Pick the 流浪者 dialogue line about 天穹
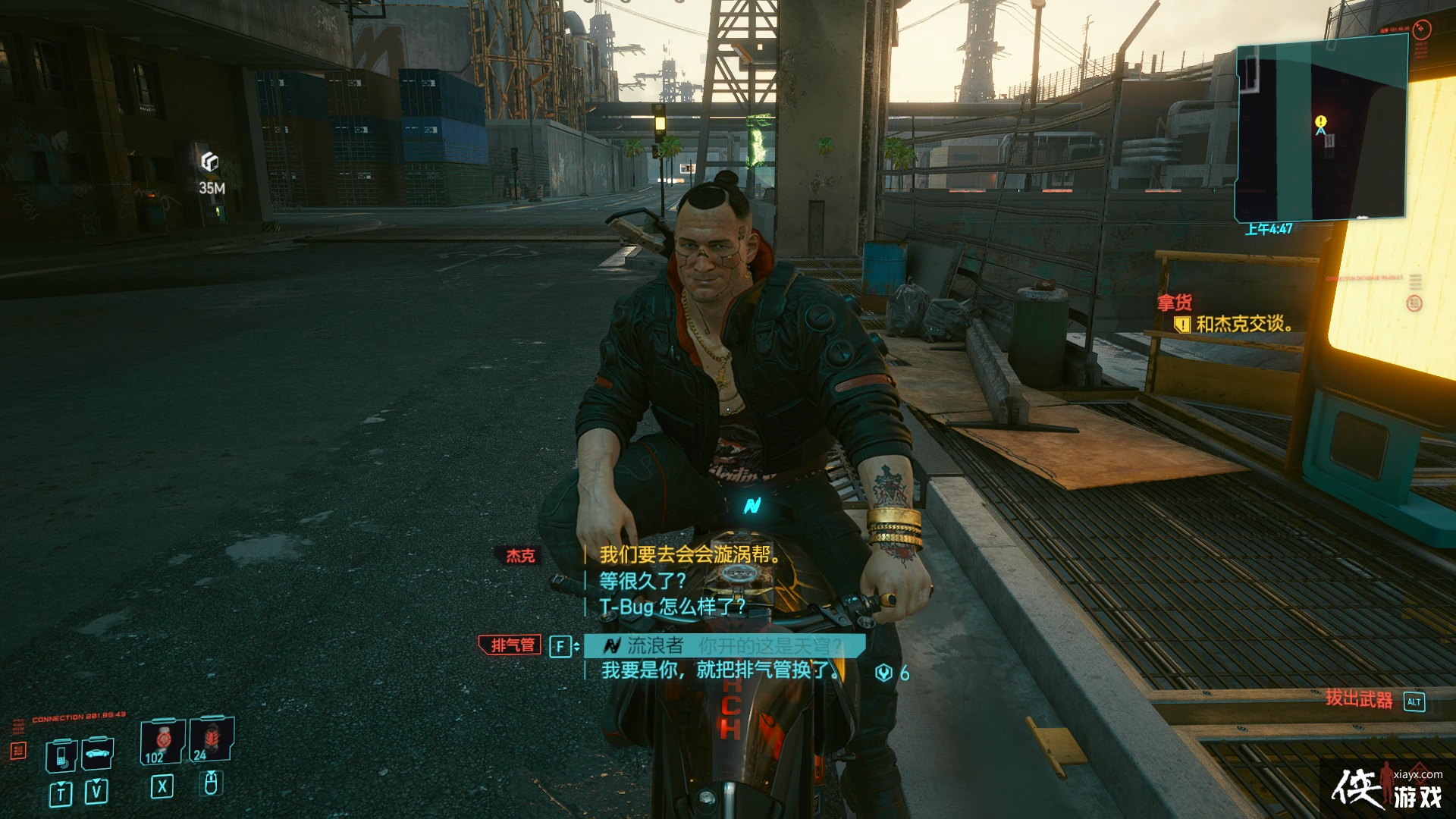 pyautogui.click(x=724, y=646)
